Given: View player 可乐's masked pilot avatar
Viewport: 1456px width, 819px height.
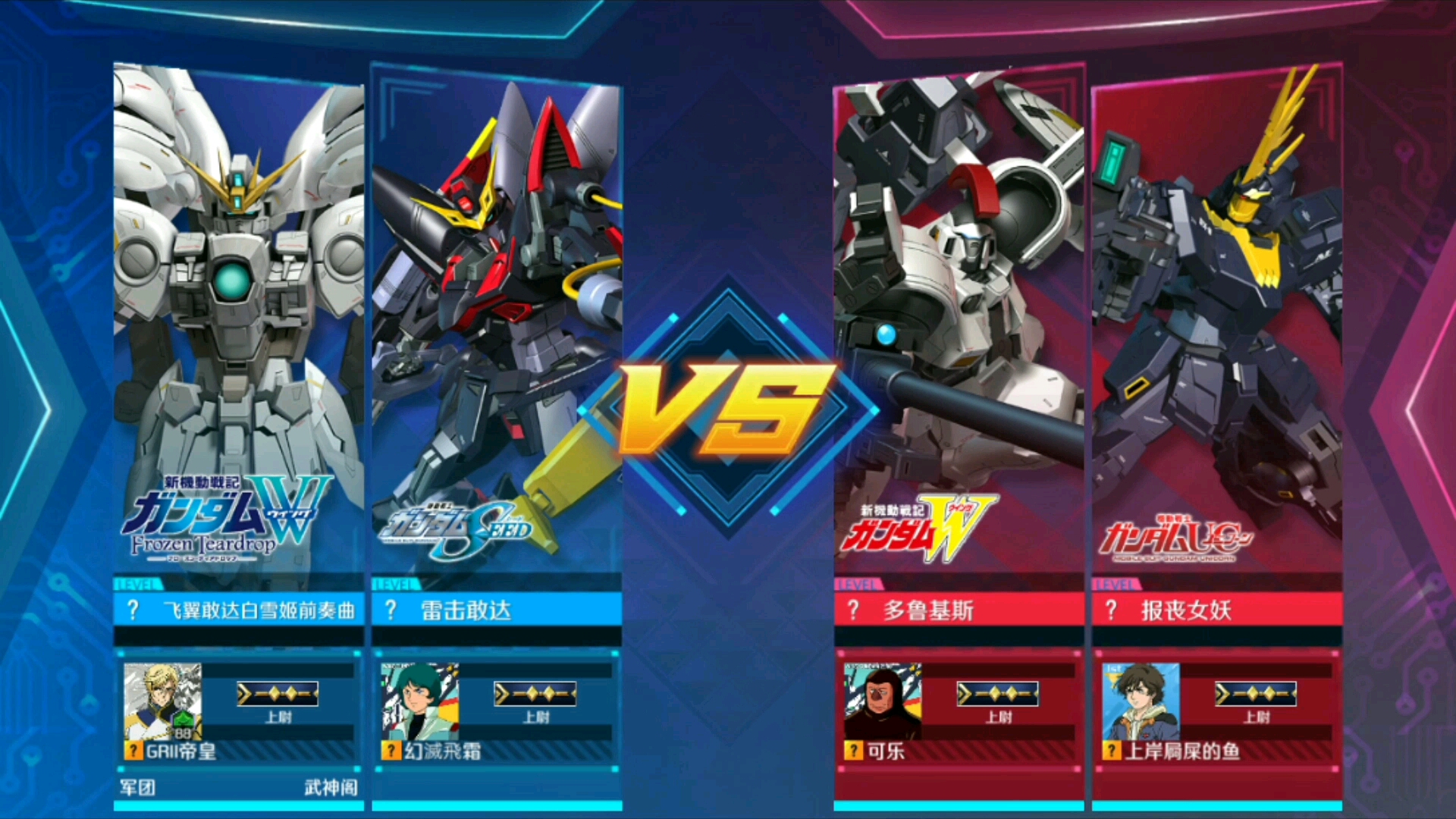Looking at the screenshot, I should point(883,701).
